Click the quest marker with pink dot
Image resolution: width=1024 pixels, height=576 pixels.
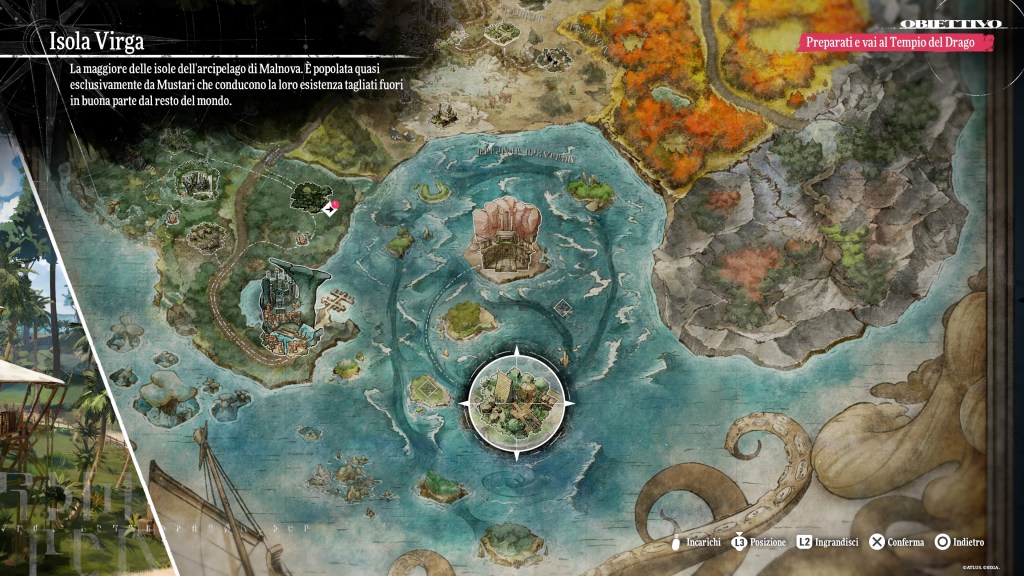click(x=332, y=207)
